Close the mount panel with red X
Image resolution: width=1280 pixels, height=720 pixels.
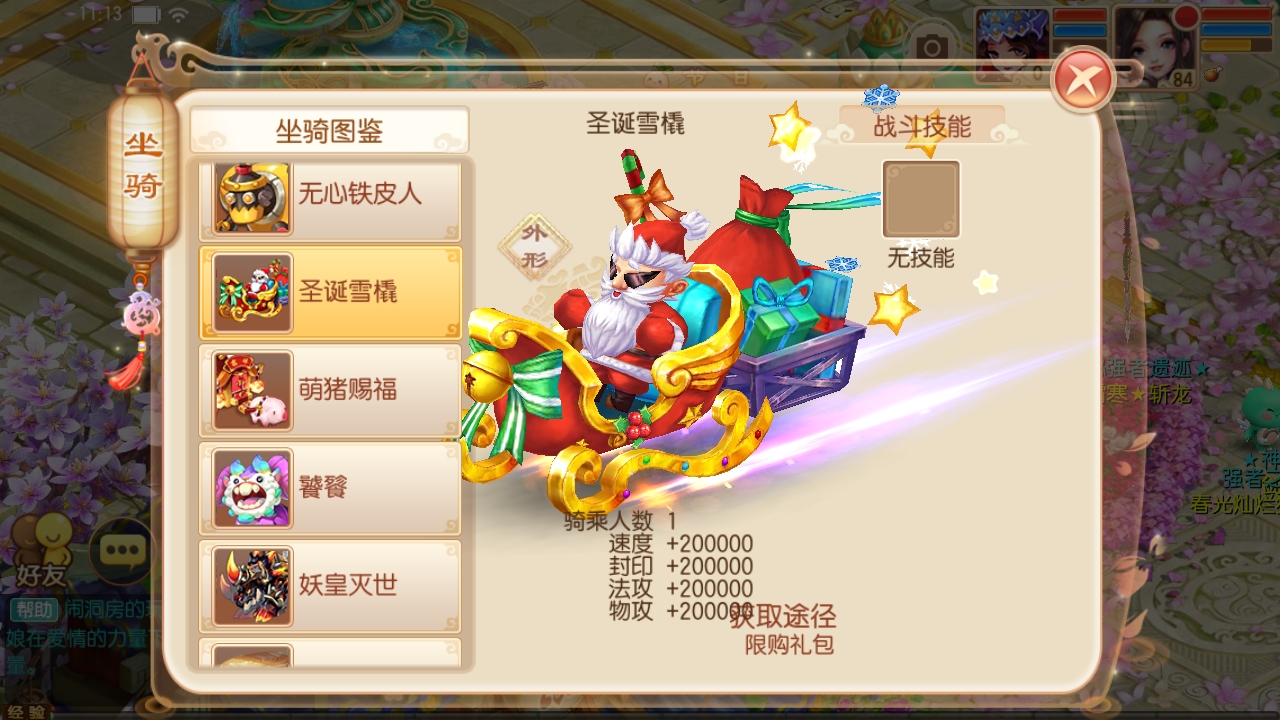click(1083, 79)
